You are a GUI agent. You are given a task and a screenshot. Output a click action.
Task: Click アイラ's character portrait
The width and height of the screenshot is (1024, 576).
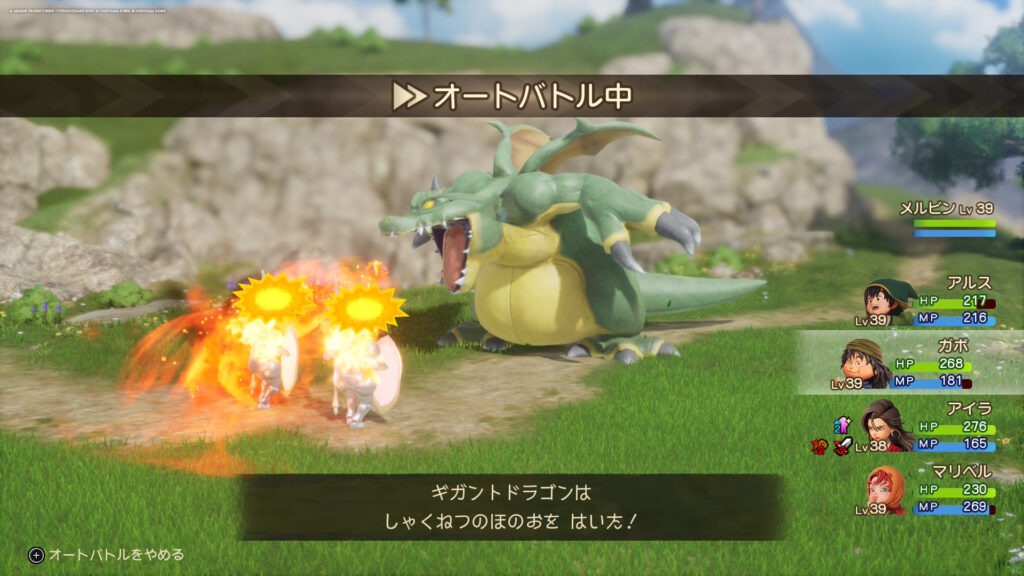pyautogui.click(x=886, y=424)
